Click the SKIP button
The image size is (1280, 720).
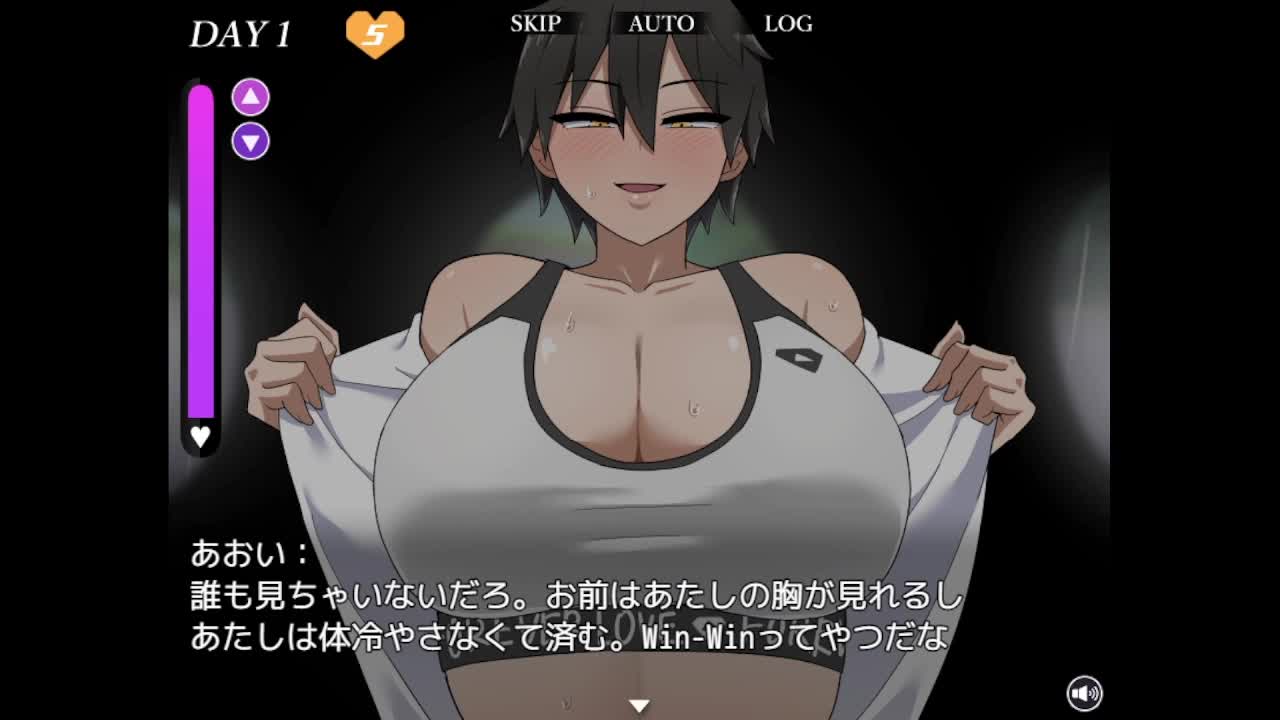(536, 23)
